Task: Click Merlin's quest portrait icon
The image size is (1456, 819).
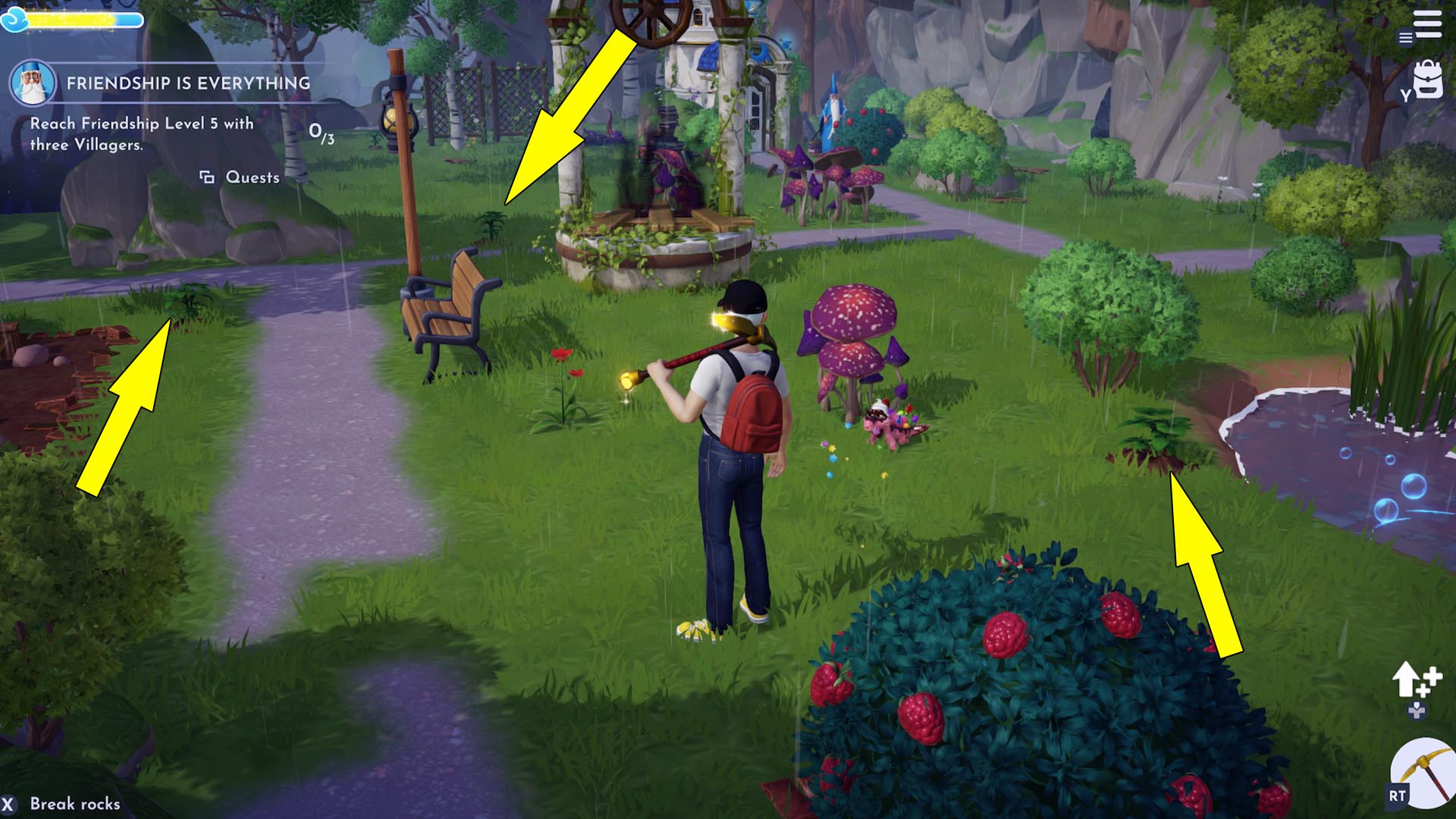Action: coord(32,83)
